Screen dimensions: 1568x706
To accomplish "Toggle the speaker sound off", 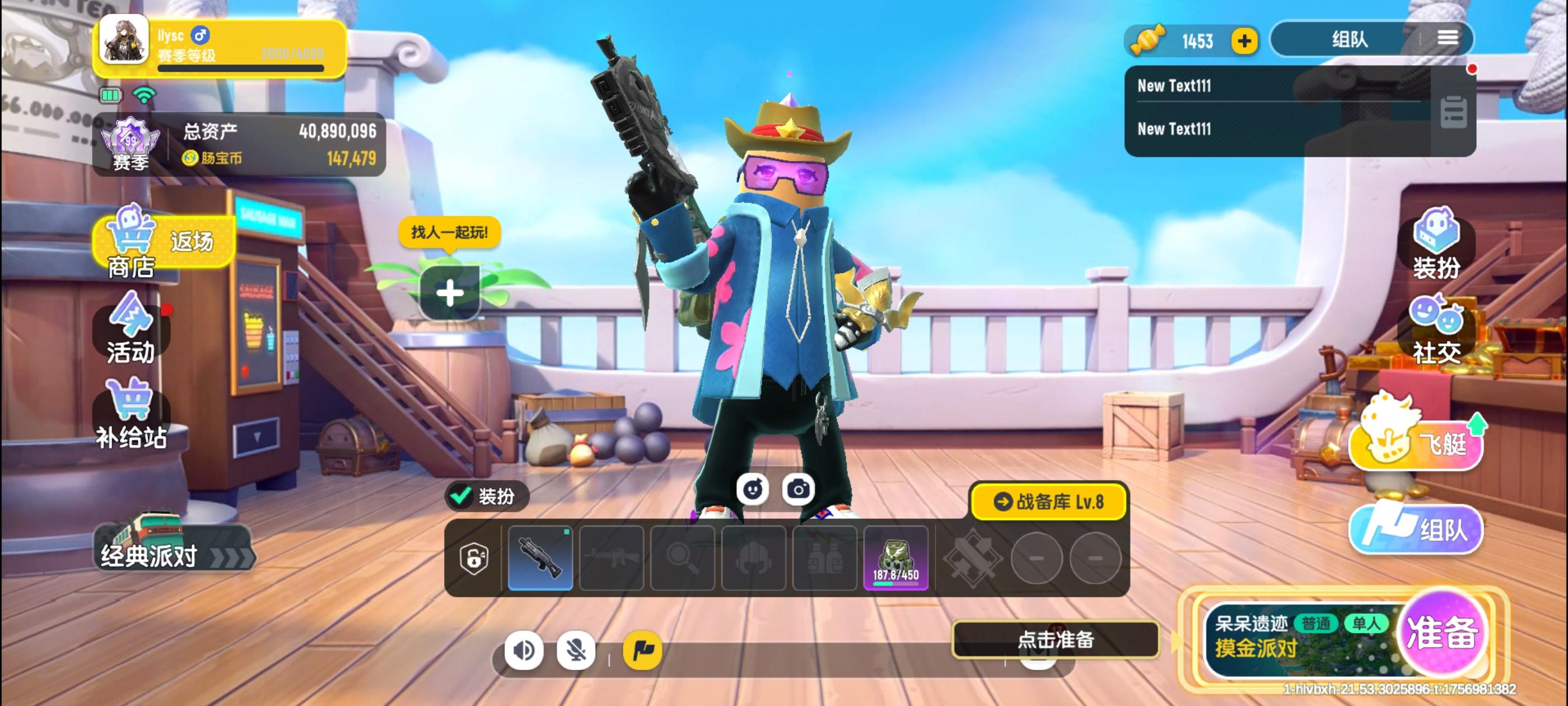I will [525, 651].
